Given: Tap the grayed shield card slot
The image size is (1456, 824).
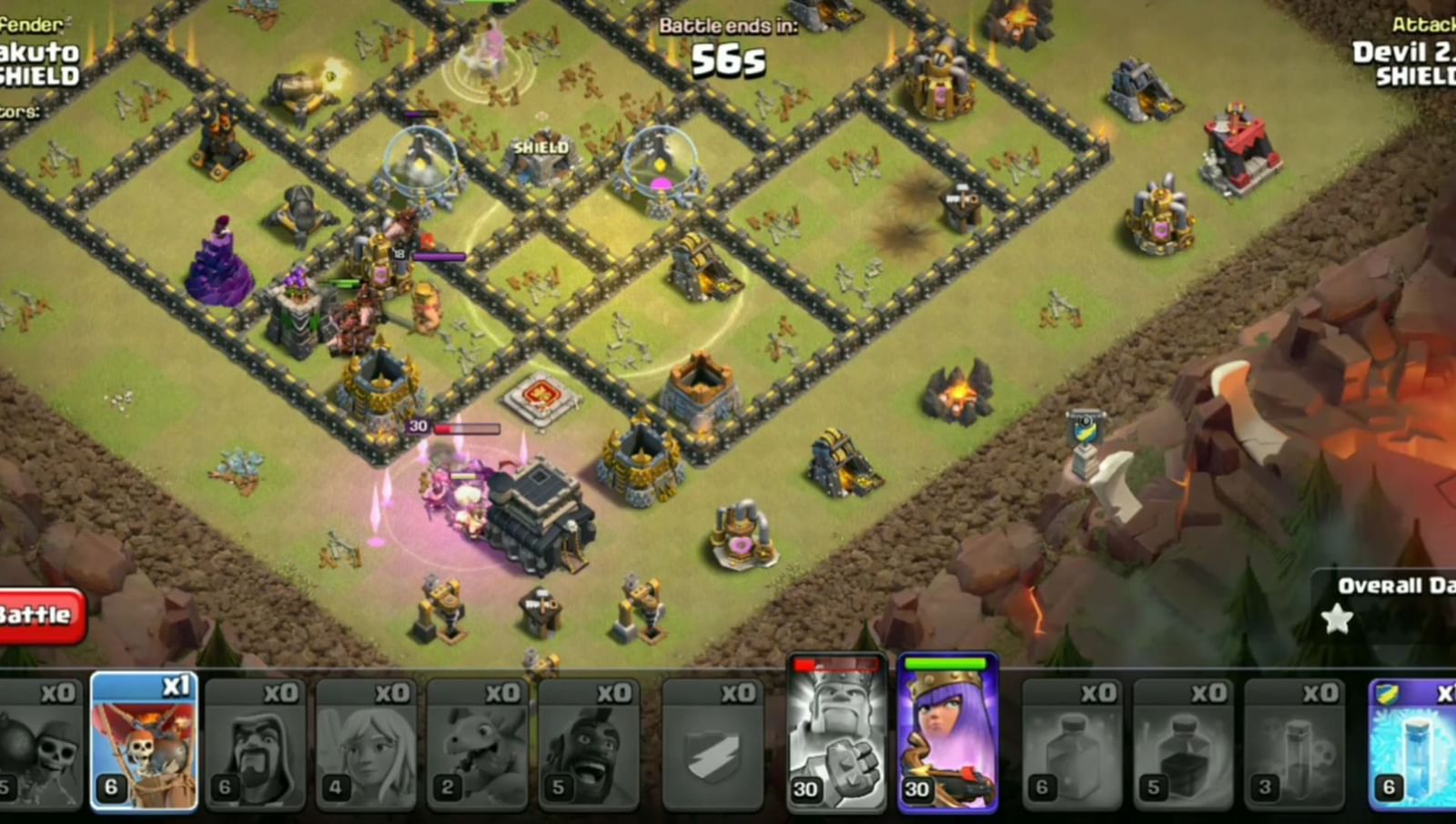Looking at the screenshot, I should point(714,742).
